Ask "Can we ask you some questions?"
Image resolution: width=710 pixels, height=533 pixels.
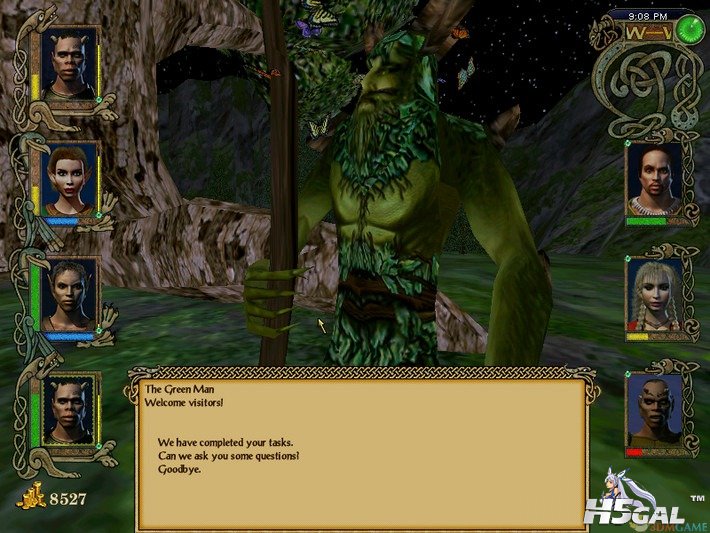[228, 456]
